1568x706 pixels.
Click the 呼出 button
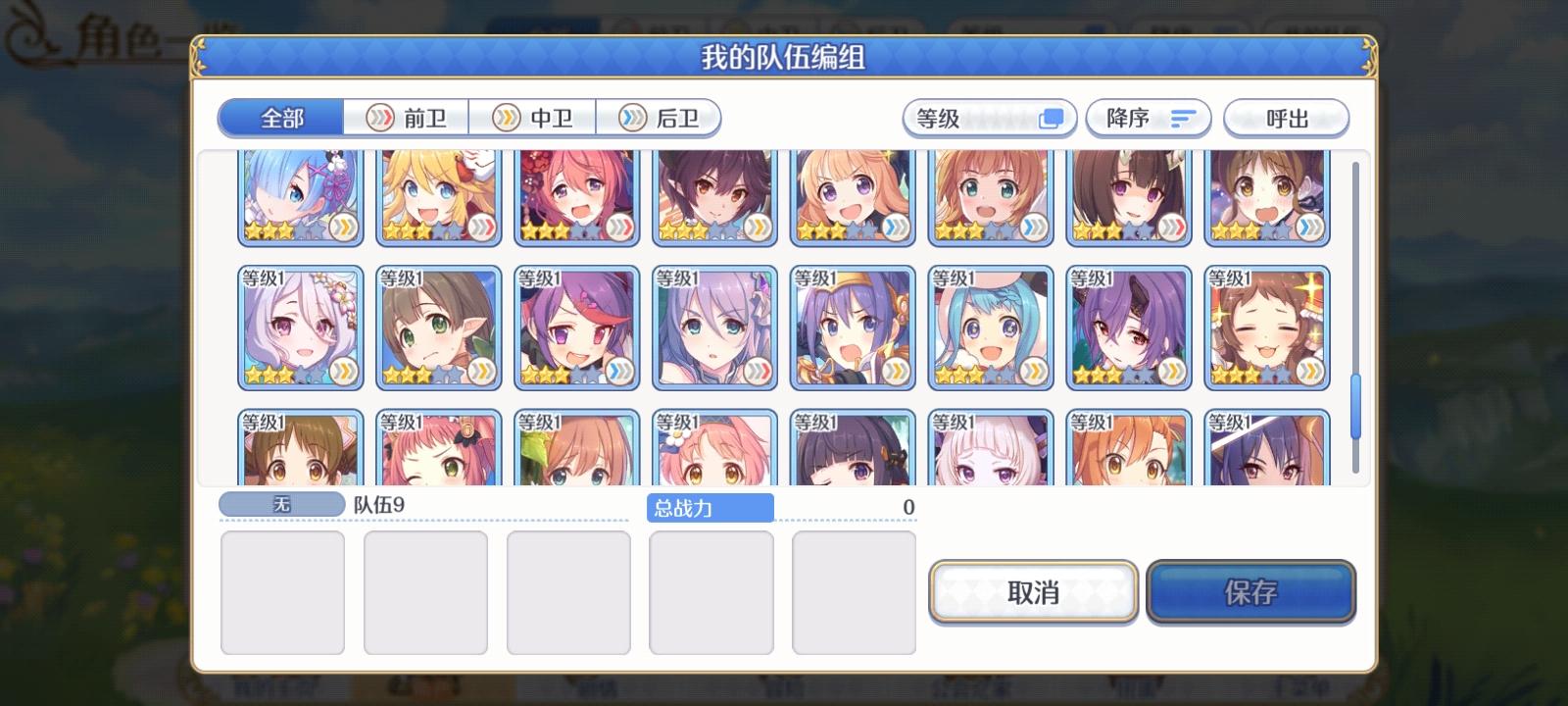(1287, 118)
